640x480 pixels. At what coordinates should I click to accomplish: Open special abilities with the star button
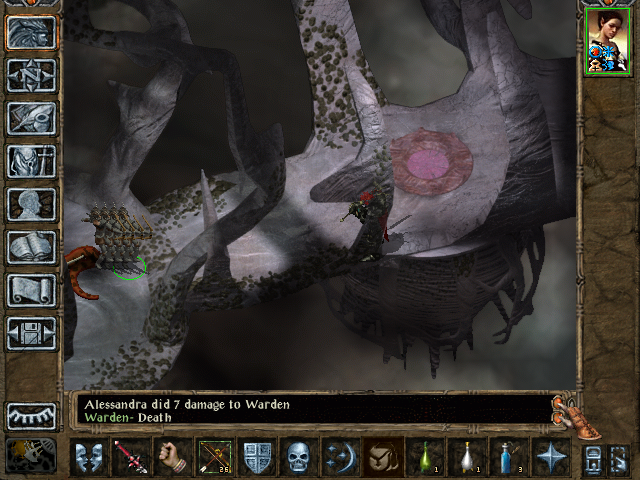pos(550,457)
